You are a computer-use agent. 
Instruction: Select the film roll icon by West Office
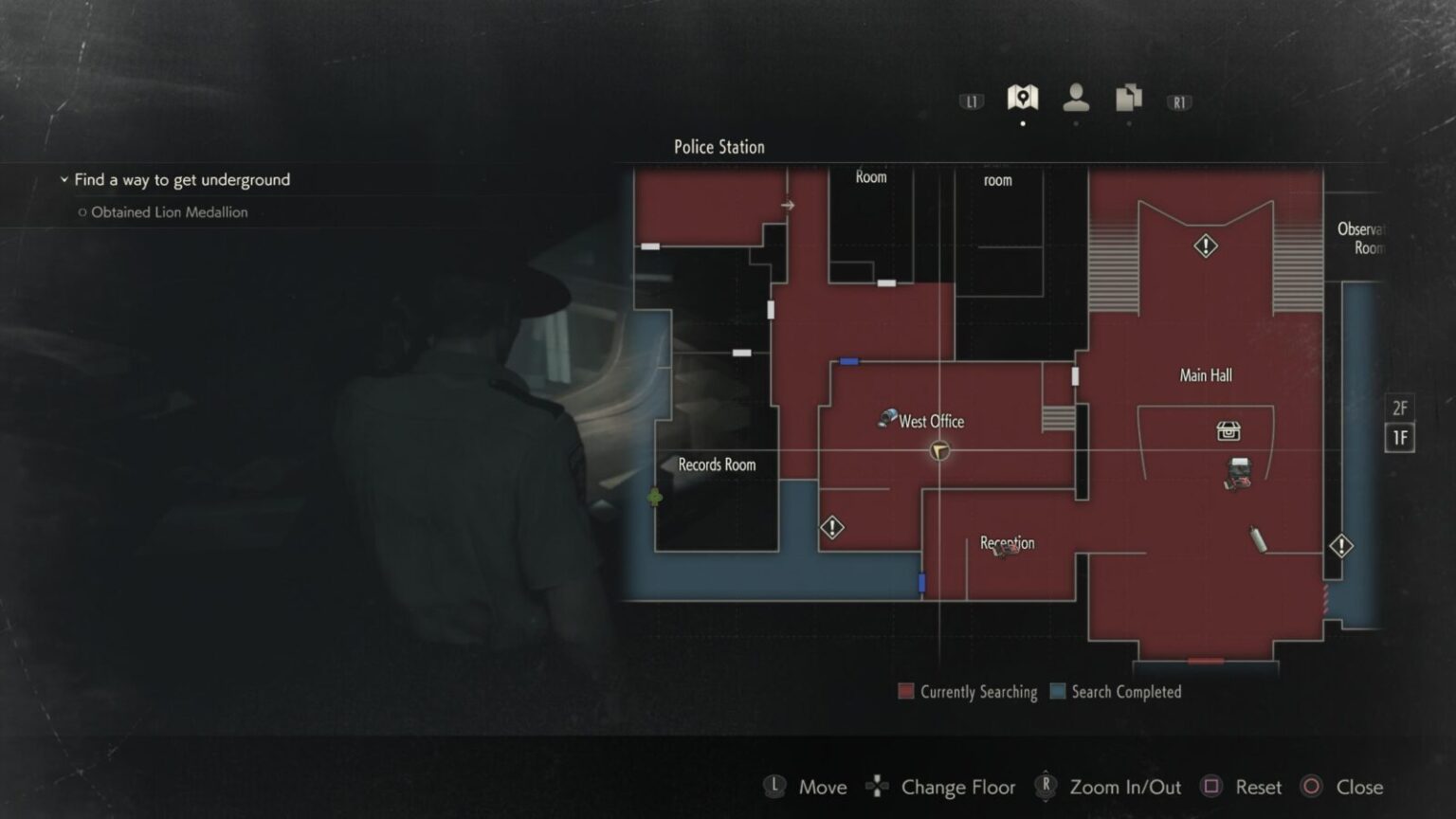click(x=887, y=416)
